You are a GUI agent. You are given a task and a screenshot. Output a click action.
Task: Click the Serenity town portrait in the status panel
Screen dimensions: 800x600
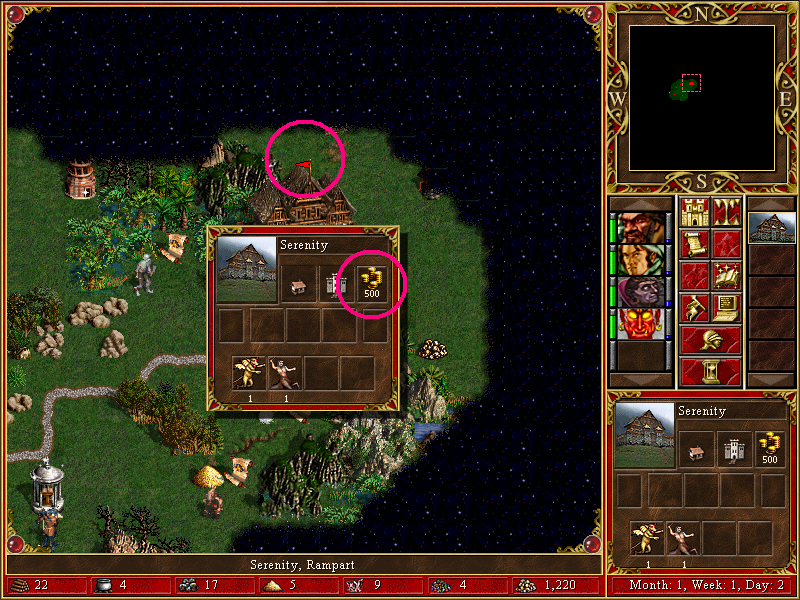click(x=644, y=435)
